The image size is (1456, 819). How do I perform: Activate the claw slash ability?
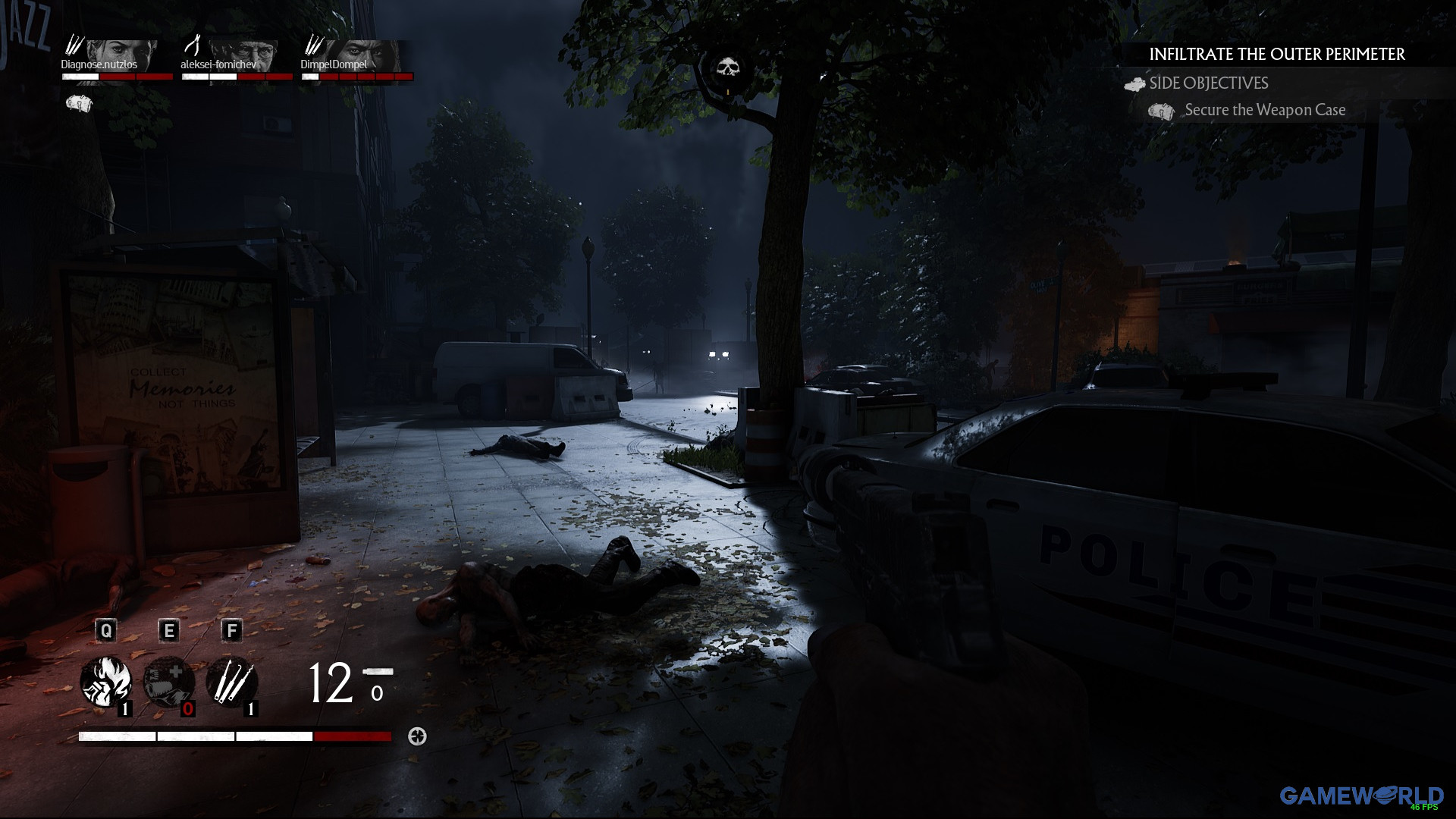tap(232, 682)
